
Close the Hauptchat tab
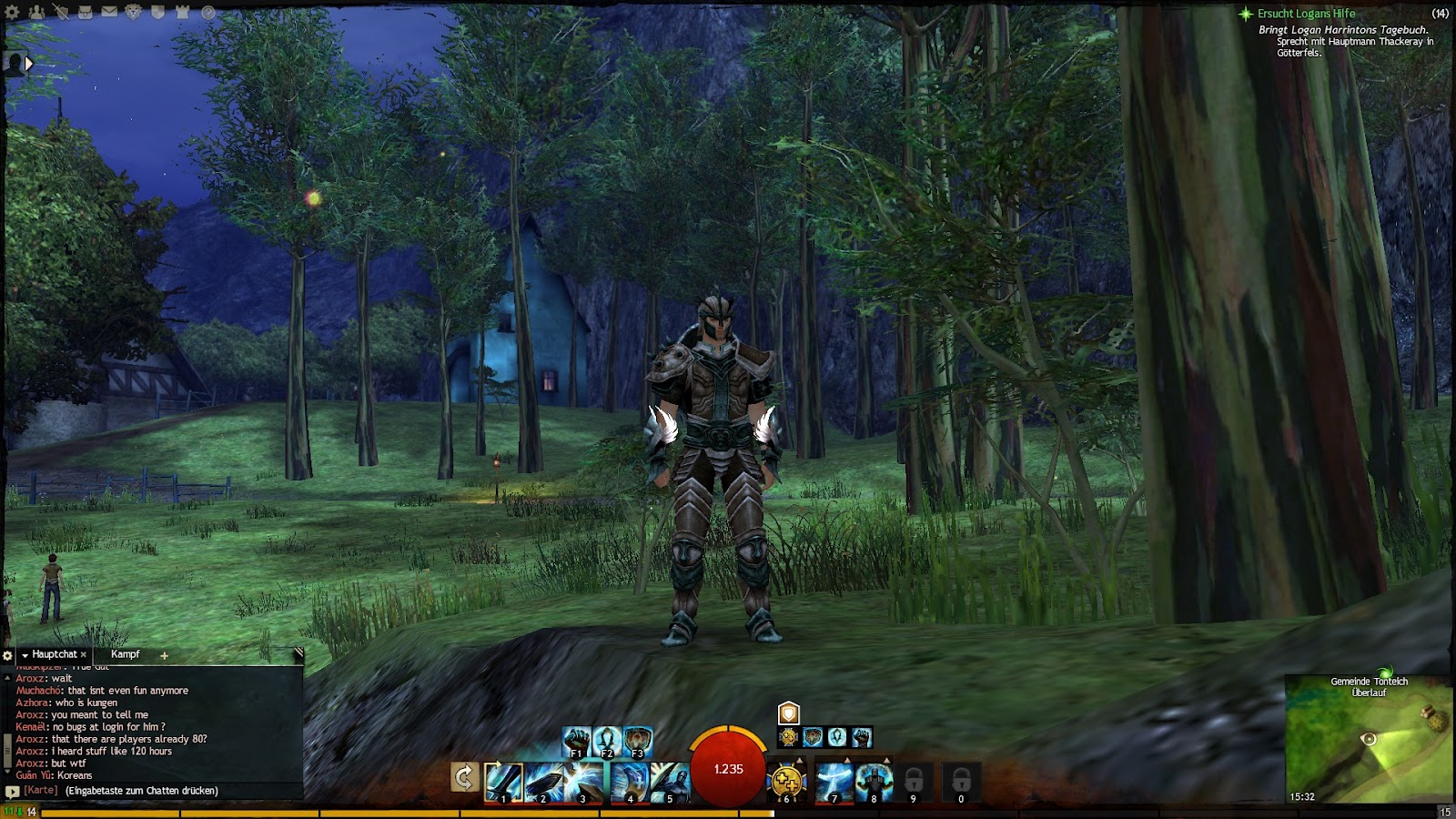[84, 654]
